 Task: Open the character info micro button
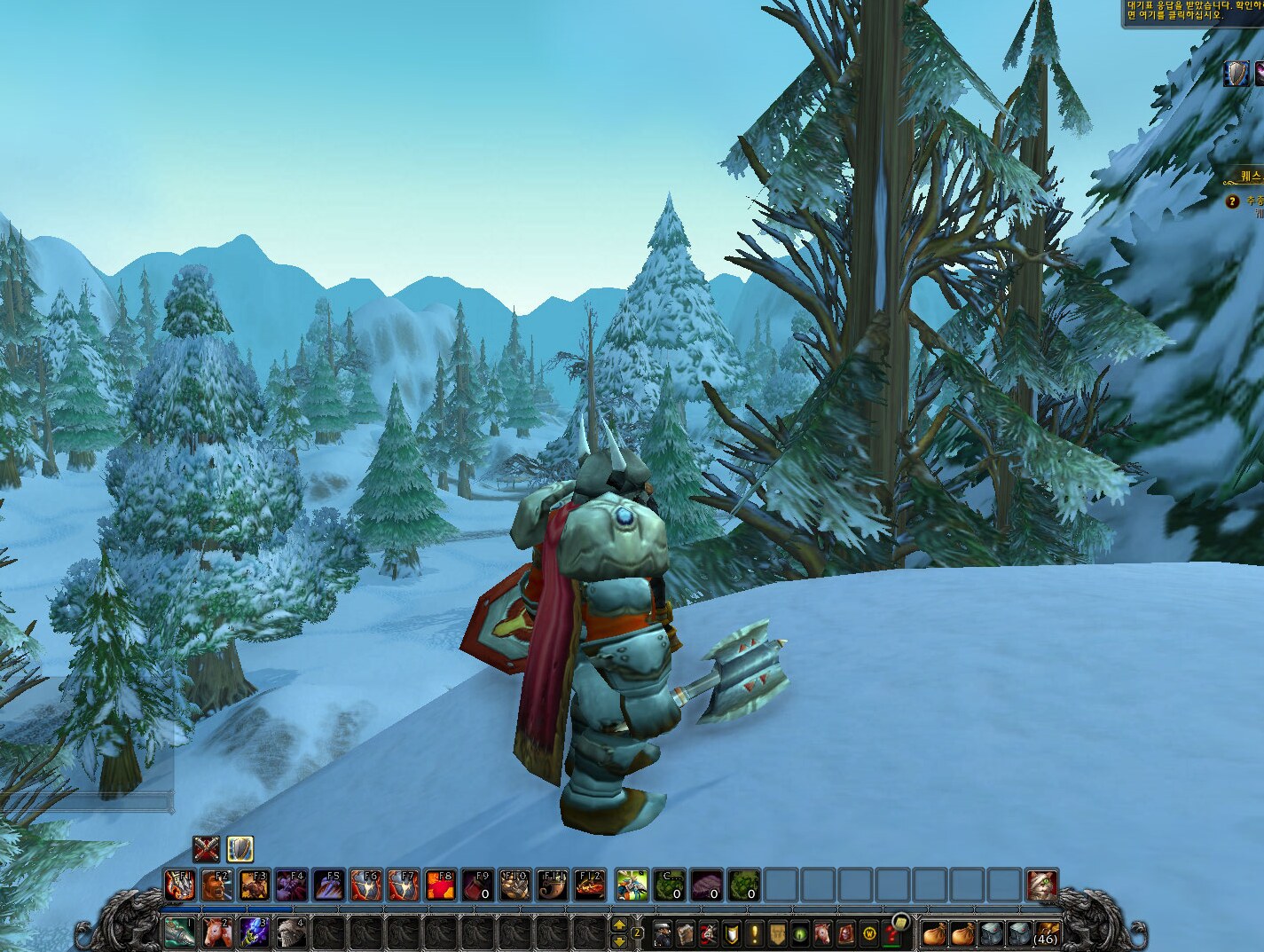tap(664, 934)
